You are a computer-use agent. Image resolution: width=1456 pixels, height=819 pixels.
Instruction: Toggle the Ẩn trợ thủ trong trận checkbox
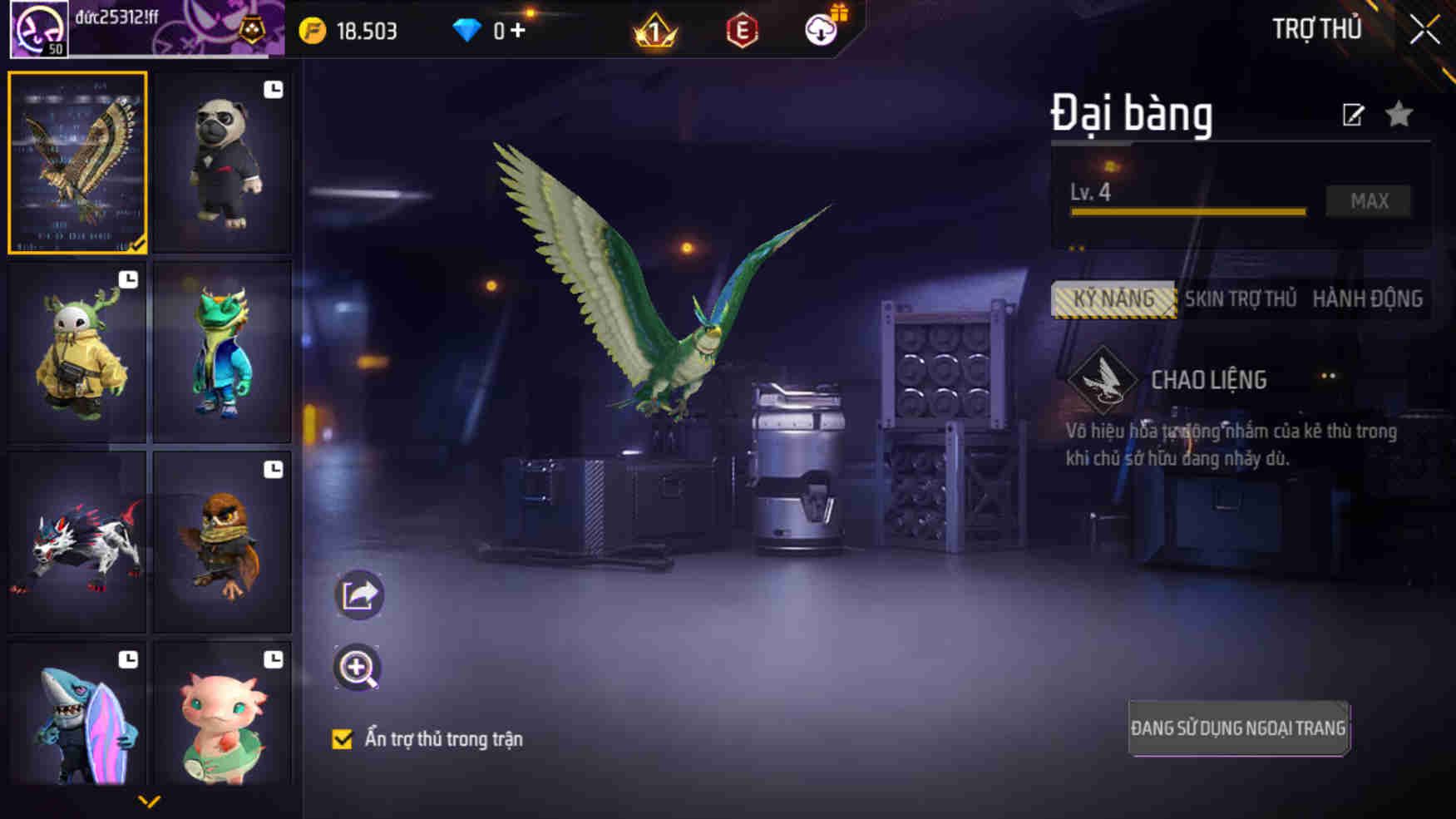pyautogui.click(x=342, y=739)
